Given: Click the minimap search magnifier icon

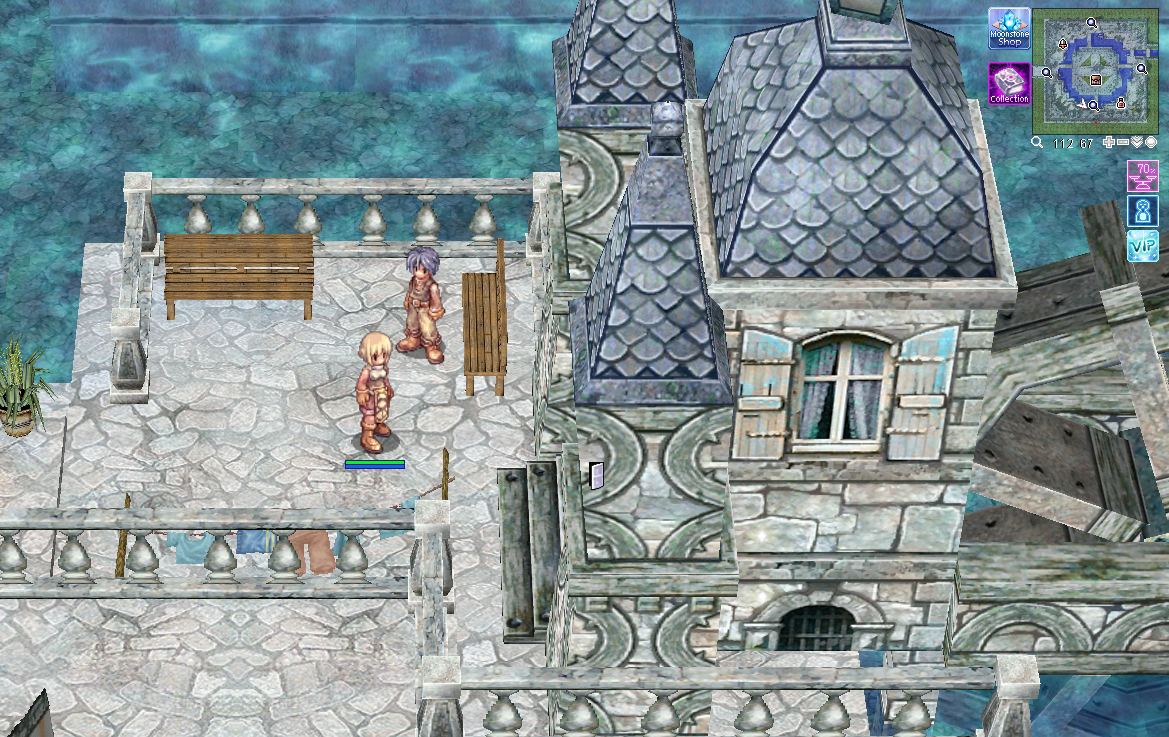Looking at the screenshot, I should coord(1038,143).
